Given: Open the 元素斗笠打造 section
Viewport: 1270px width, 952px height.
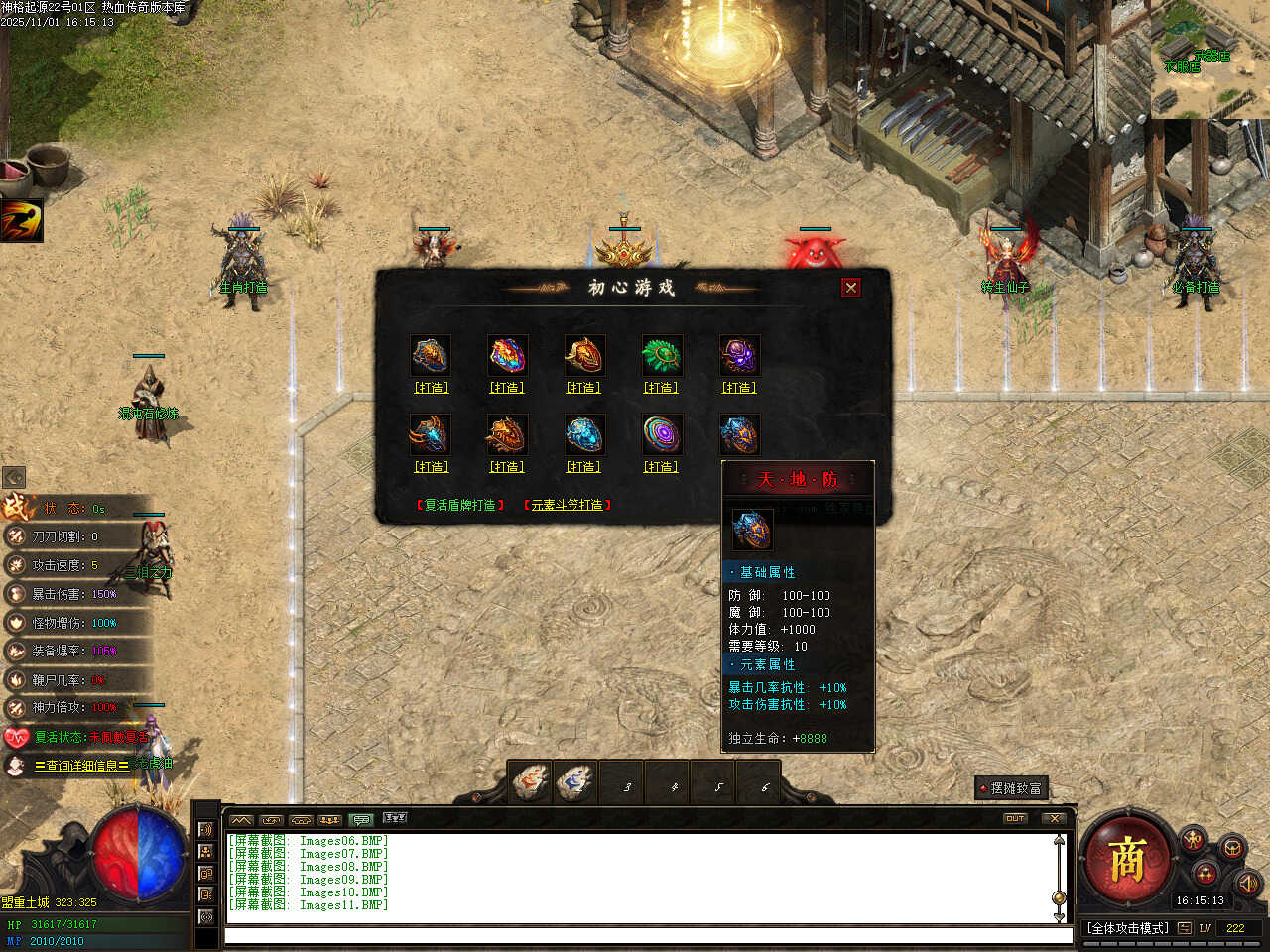Looking at the screenshot, I should click(567, 506).
